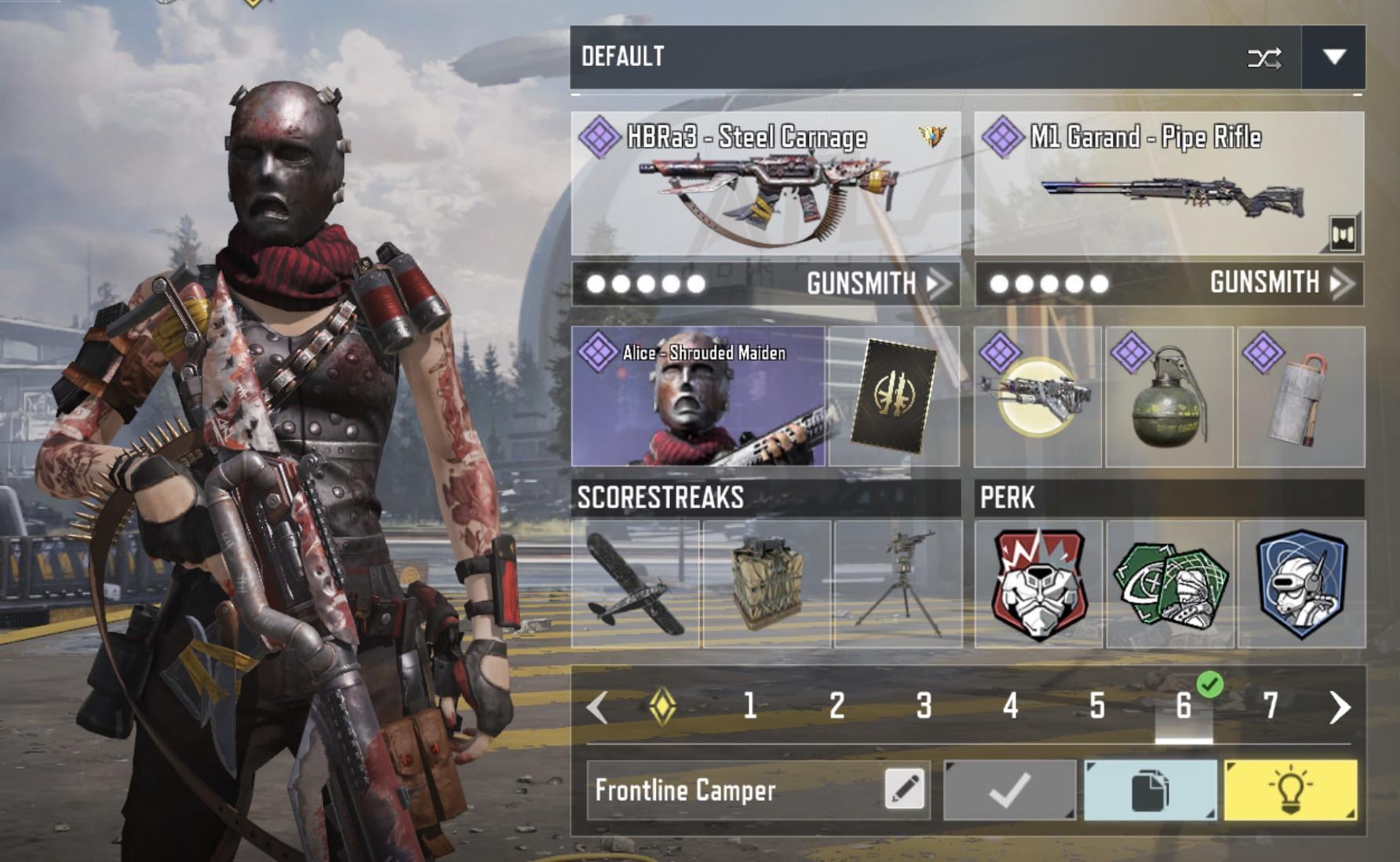Open the DEFAULT loadout dropdown arrow
This screenshot has width=1400, height=862.
click(x=1333, y=57)
